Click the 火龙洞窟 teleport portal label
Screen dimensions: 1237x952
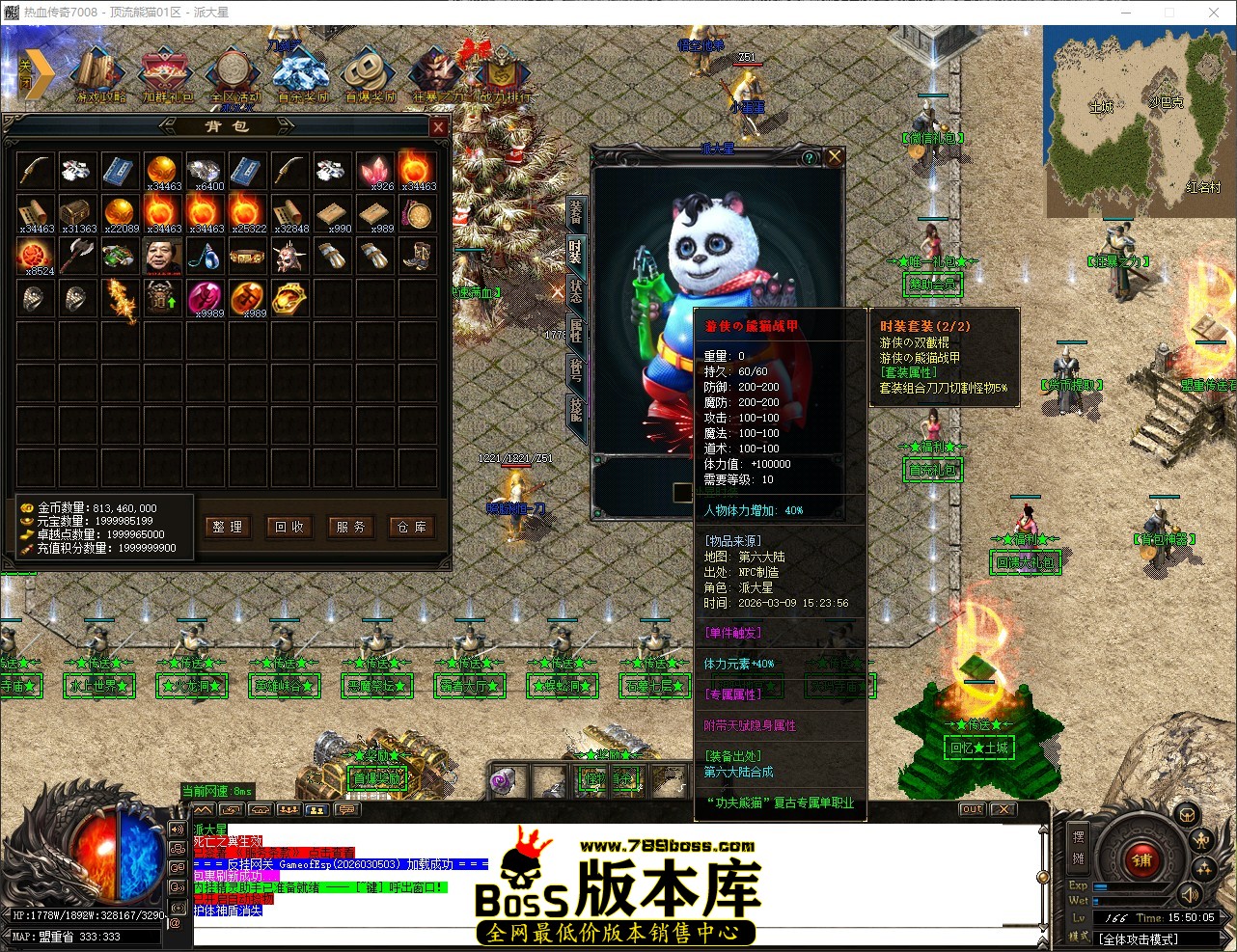coord(192,686)
